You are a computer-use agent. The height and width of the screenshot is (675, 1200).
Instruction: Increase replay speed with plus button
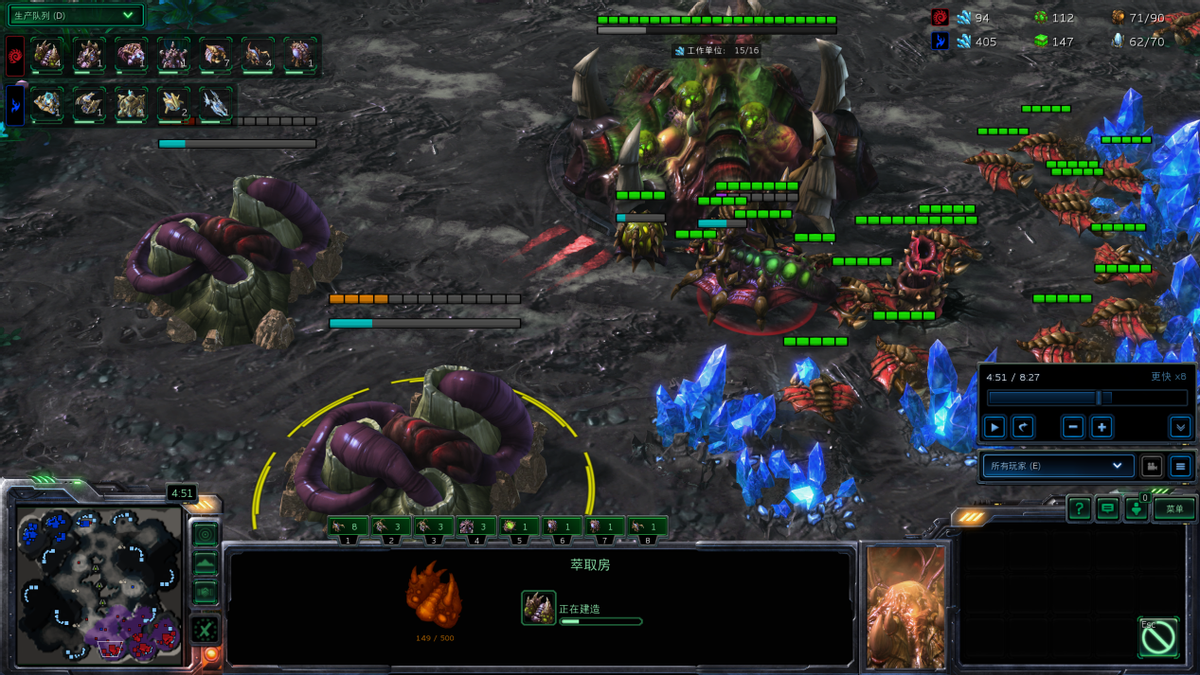[1101, 427]
